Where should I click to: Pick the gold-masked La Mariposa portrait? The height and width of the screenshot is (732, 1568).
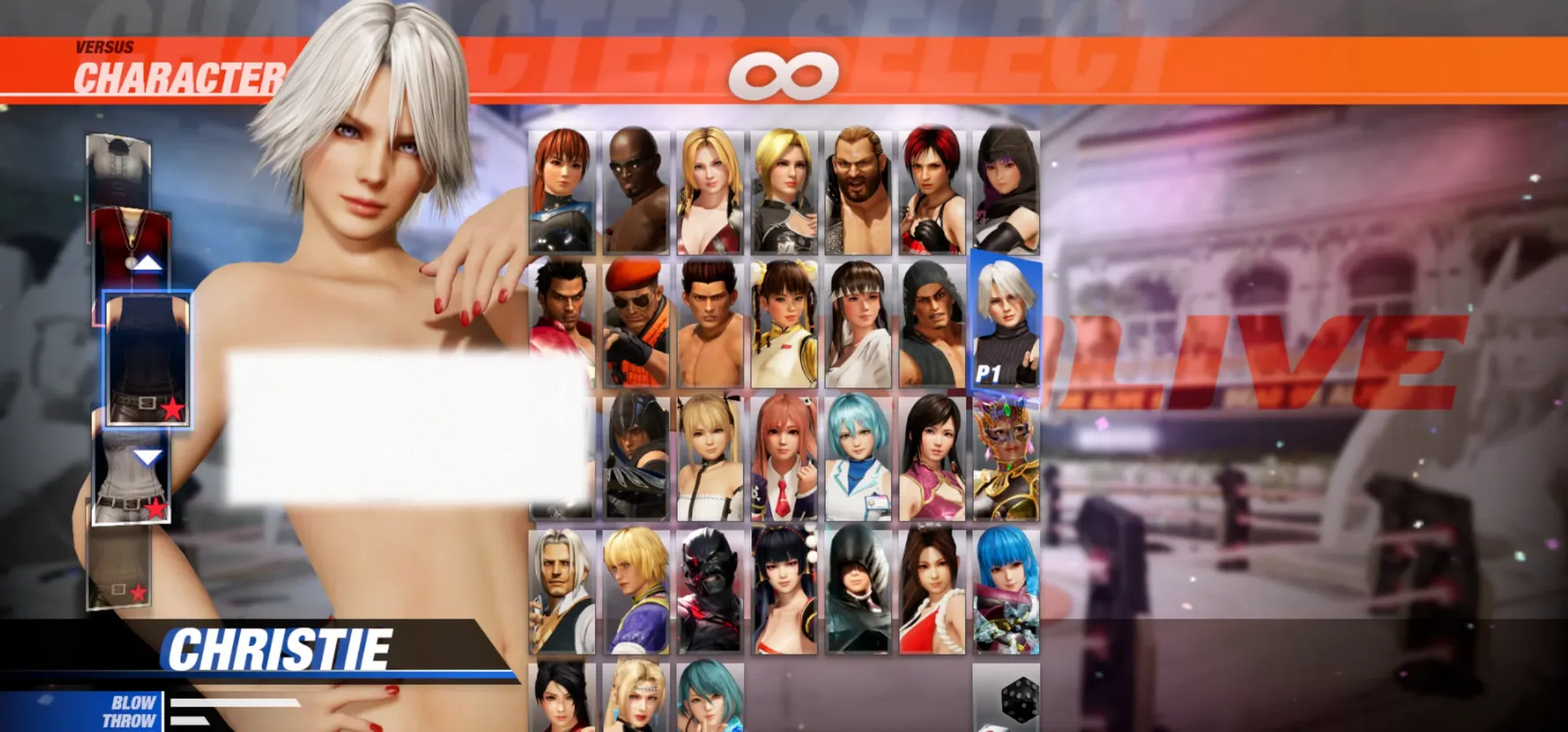pos(1007,458)
